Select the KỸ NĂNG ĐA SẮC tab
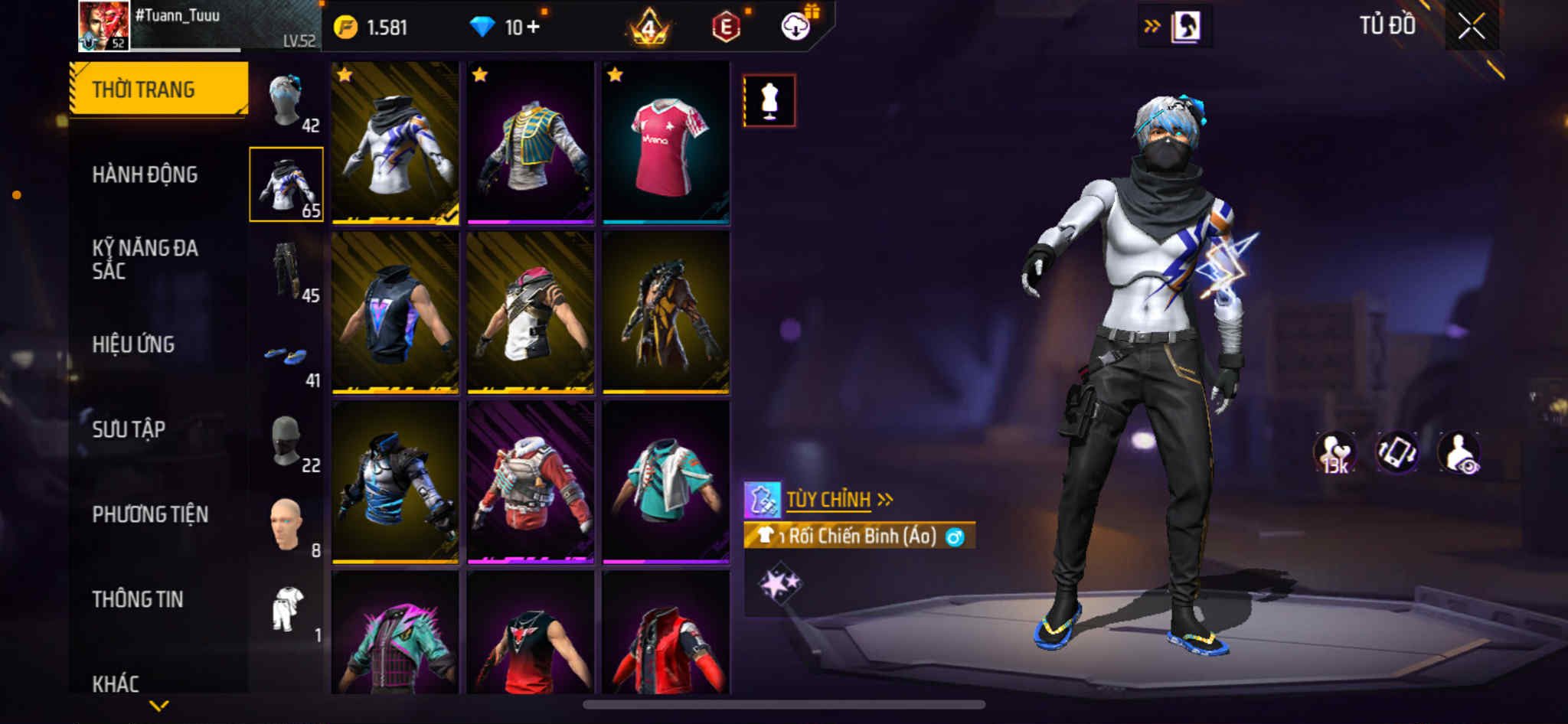The width and height of the screenshot is (1568, 724). click(x=145, y=259)
